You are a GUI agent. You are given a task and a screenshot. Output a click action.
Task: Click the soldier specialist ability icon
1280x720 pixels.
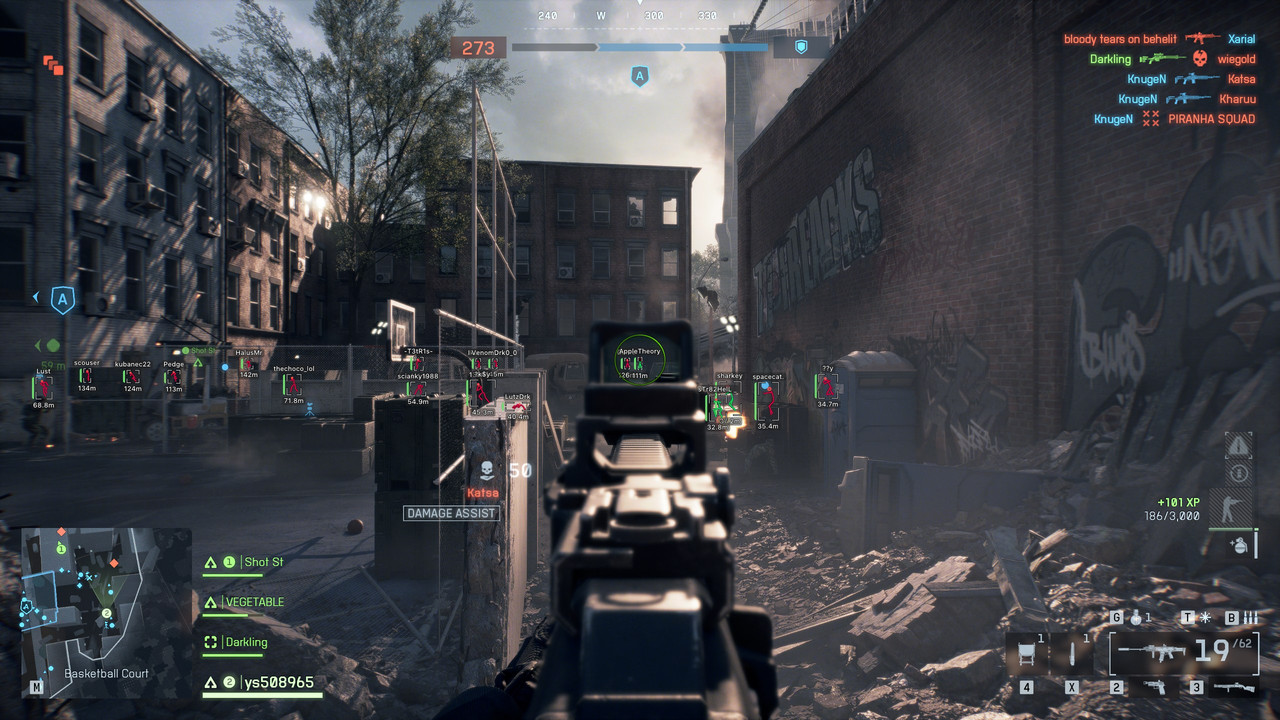click(x=1236, y=509)
